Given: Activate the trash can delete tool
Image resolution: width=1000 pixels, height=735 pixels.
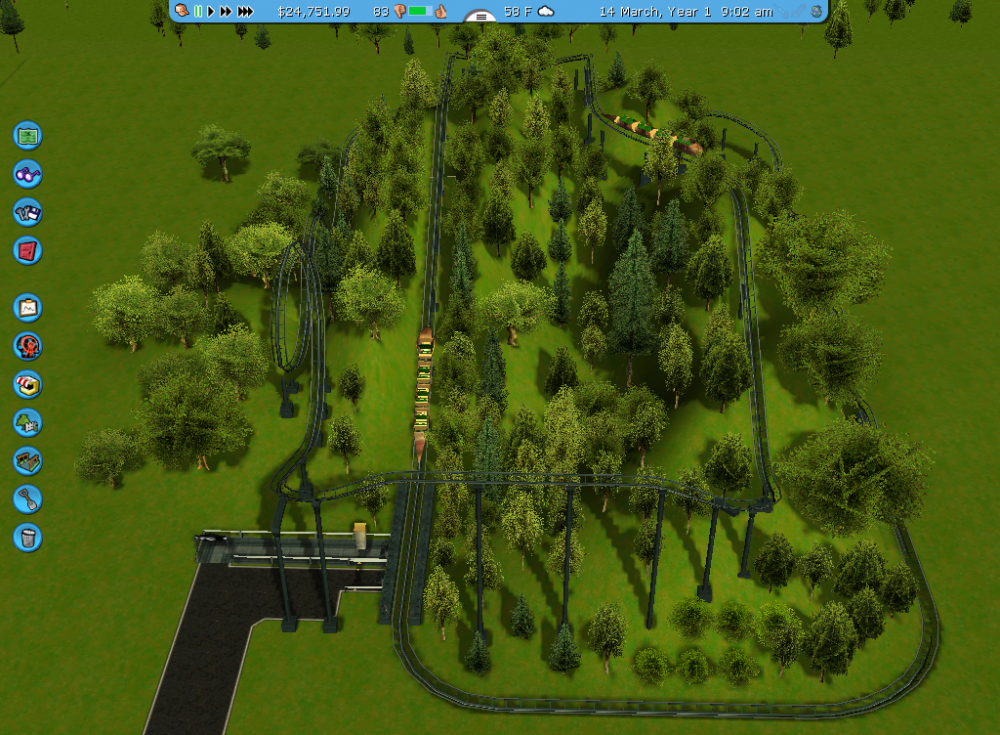Looking at the screenshot, I should [x=27, y=537].
